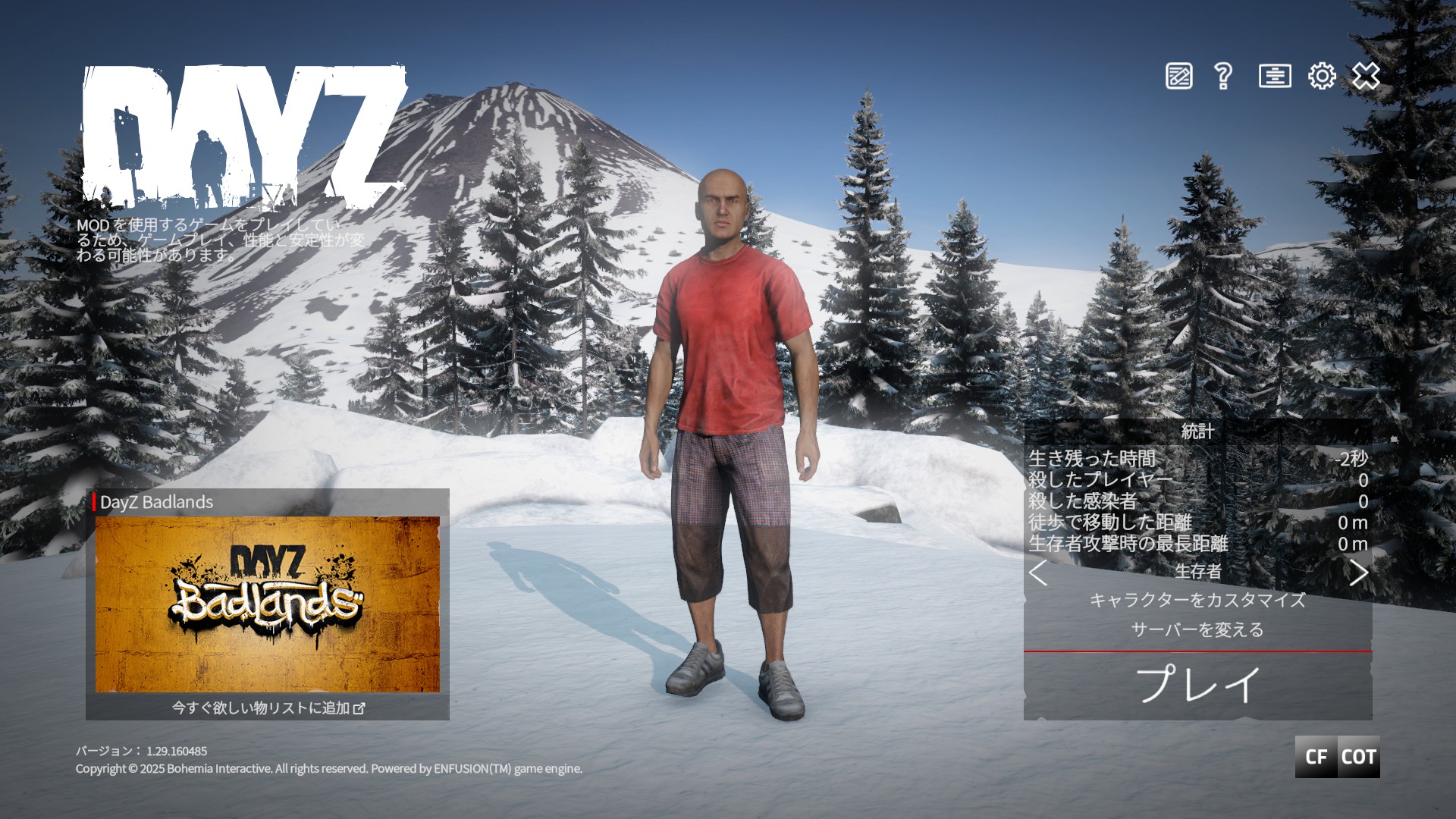Open サーバーを変える to change server
1456x819 pixels.
(1197, 630)
